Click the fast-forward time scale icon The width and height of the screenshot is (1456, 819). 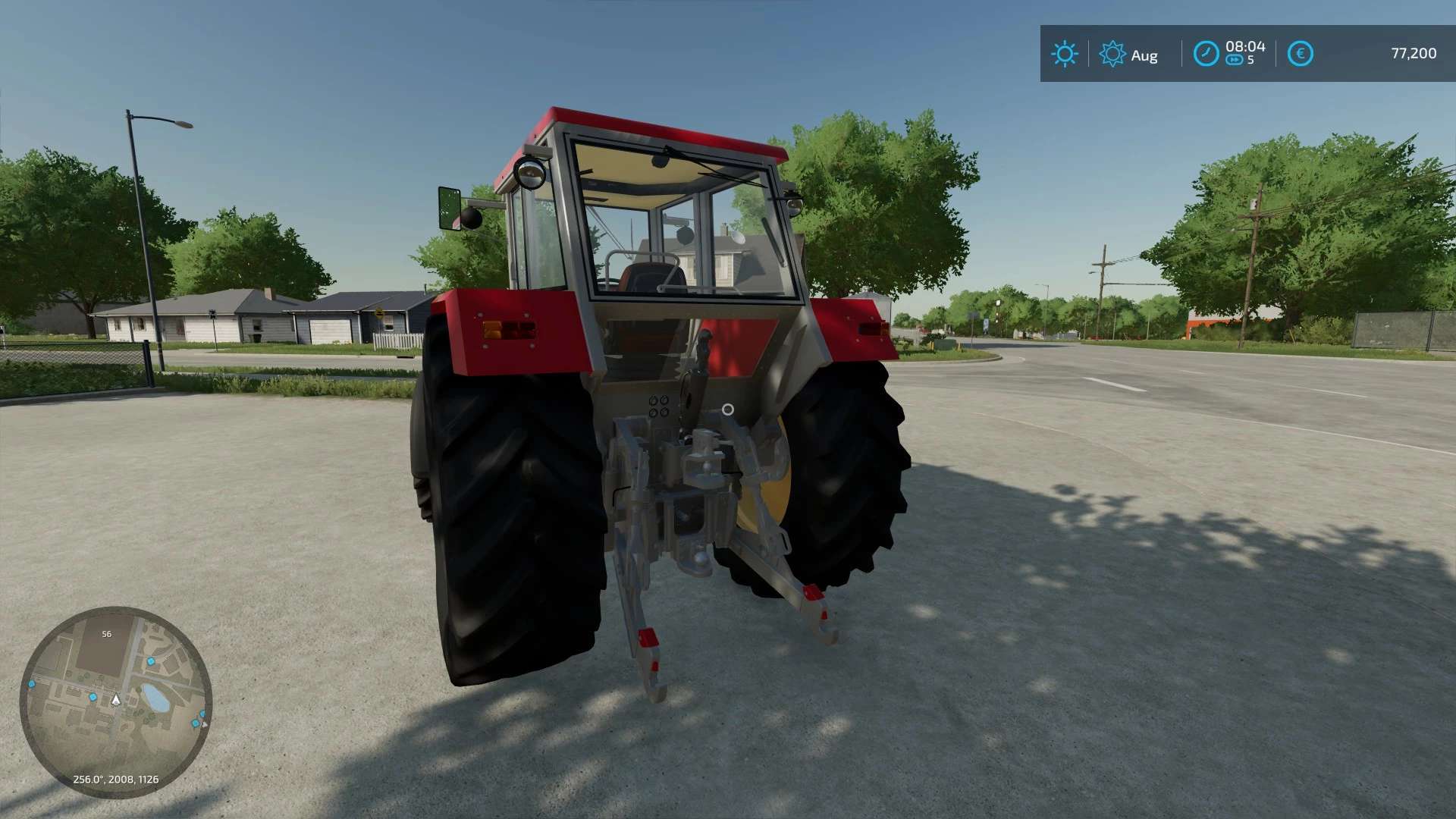click(1235, 59)
